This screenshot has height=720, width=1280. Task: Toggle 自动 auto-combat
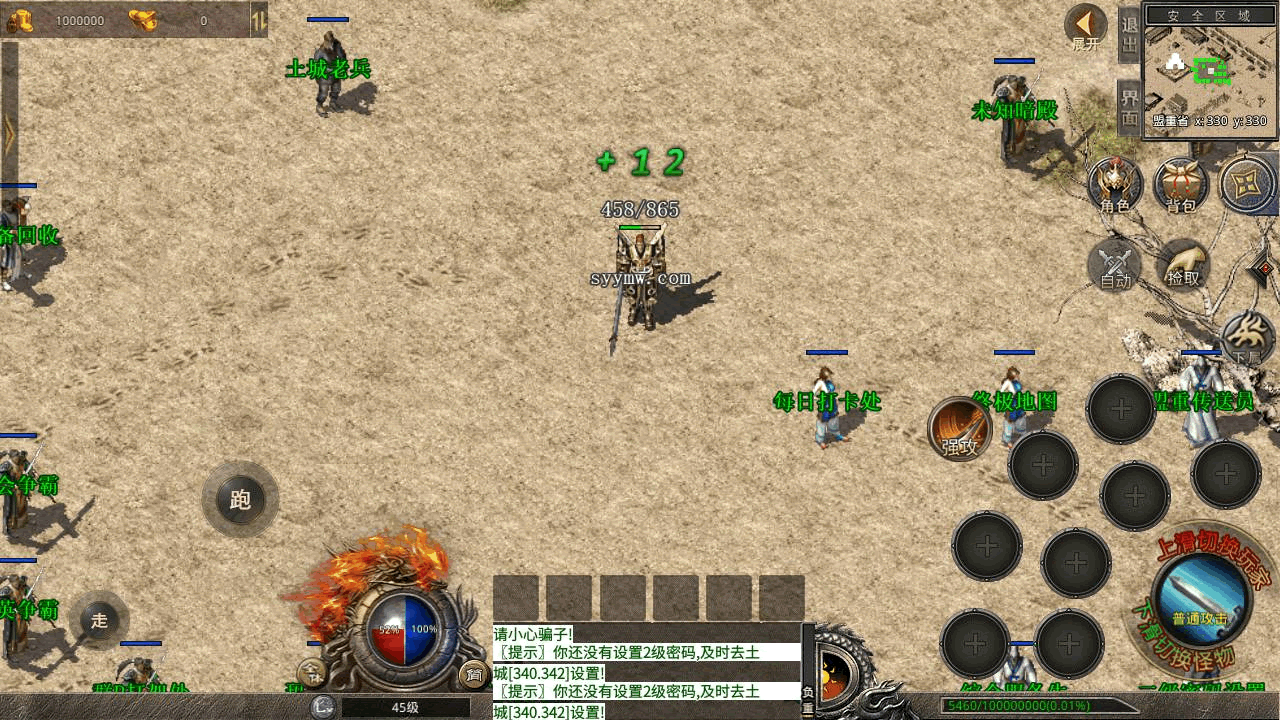click(1115, 265)
